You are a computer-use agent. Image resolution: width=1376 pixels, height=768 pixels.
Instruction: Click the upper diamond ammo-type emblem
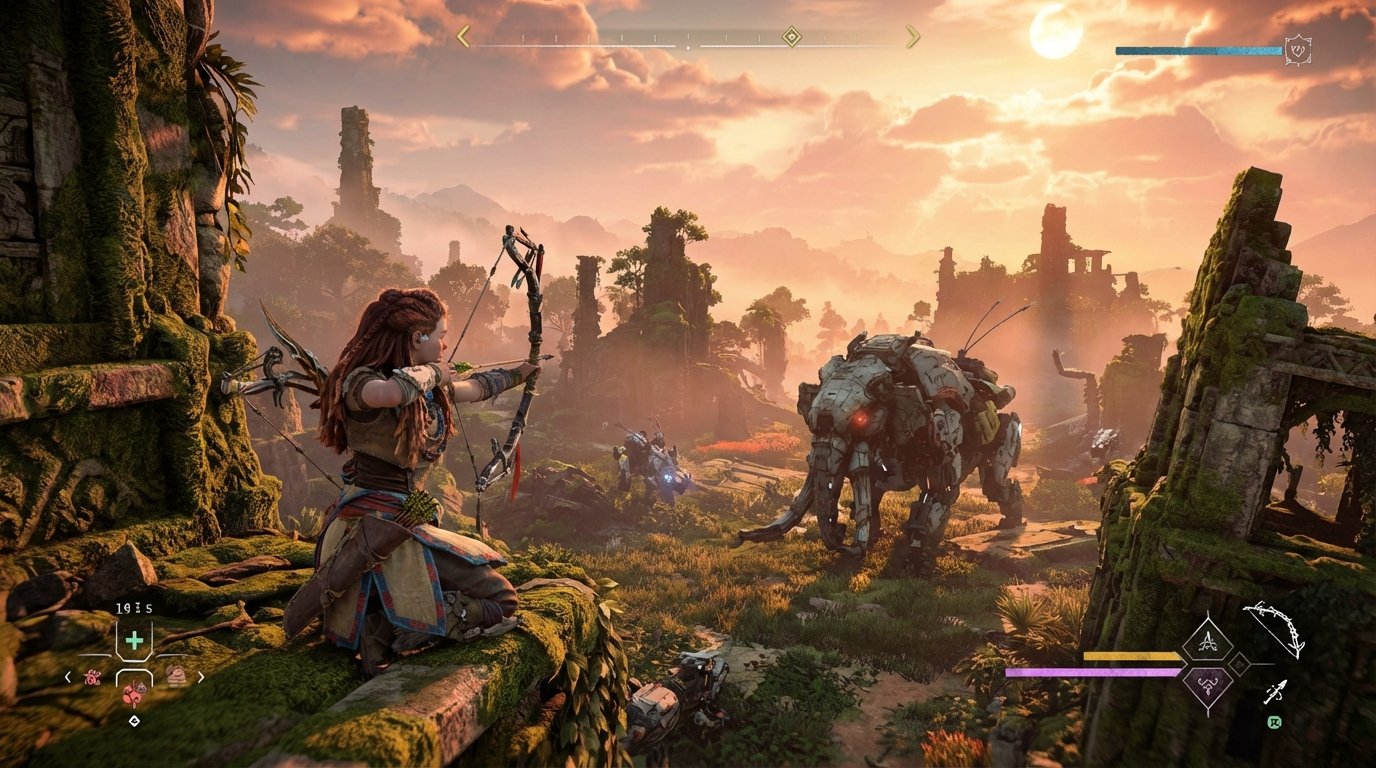click(x=1208, y=640)
